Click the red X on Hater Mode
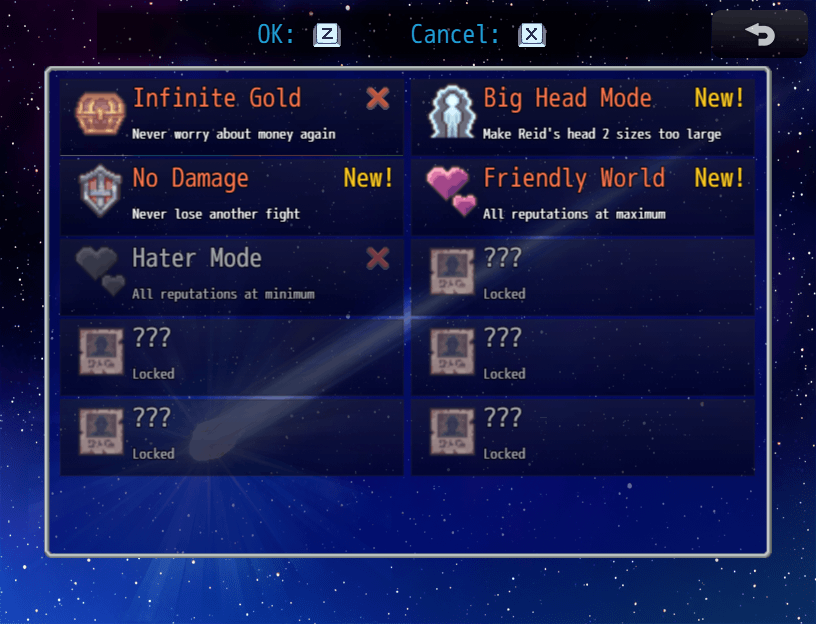The image size is (816, 624). [x=378, y=259]
